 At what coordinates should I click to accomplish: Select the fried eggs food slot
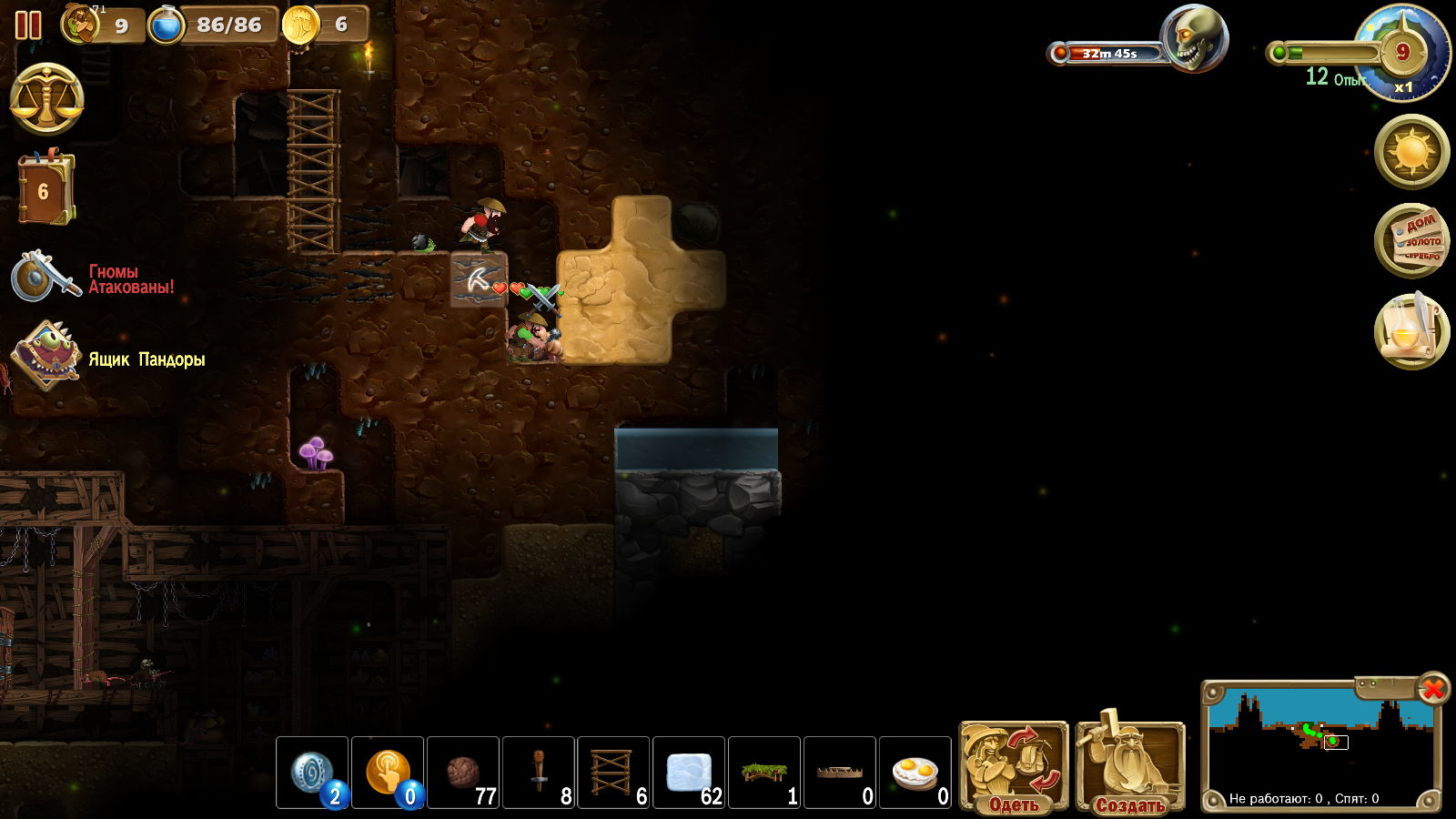915,773
